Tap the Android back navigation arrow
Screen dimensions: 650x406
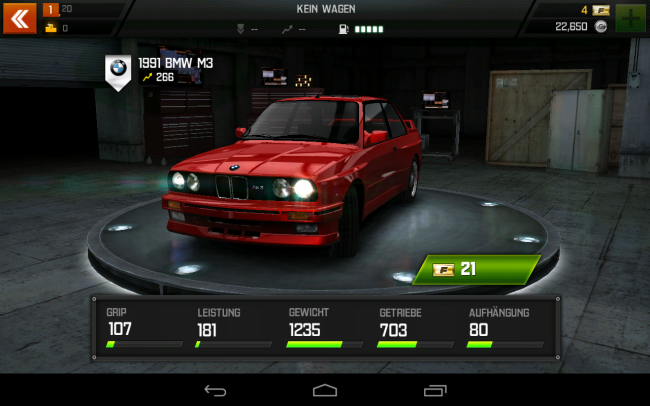[x=215, y=389]
